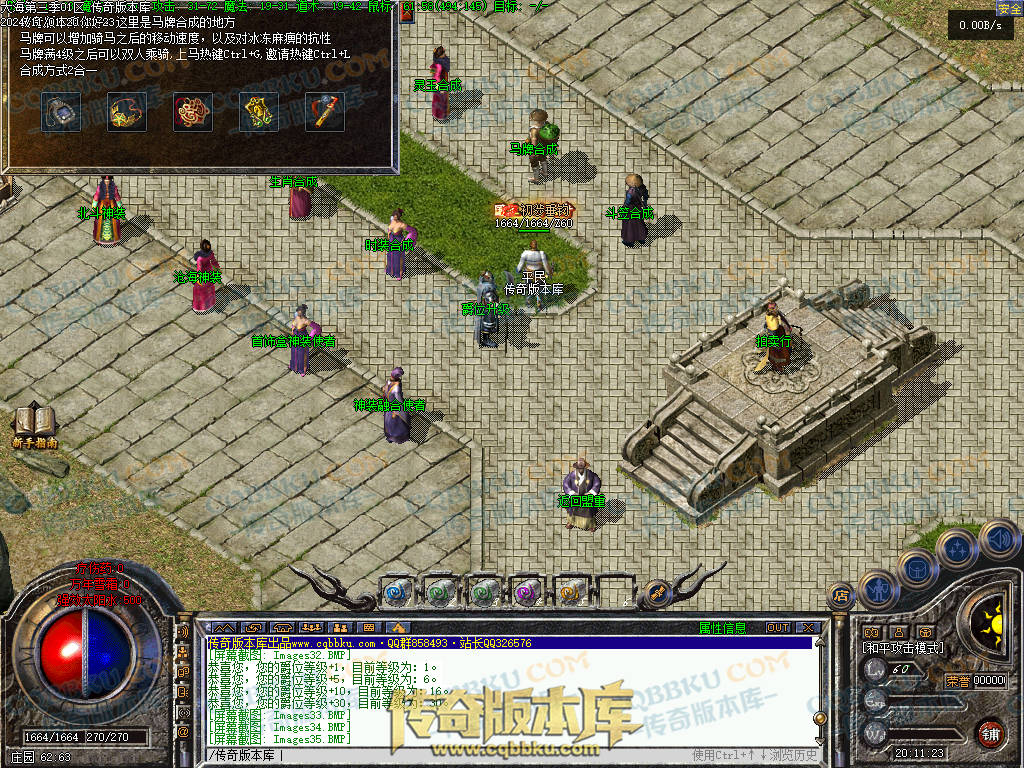The width and height of the screenshot is (1024, 768).
Task: Select the golden green-gem horse token
Action: (x=259, y=112)
